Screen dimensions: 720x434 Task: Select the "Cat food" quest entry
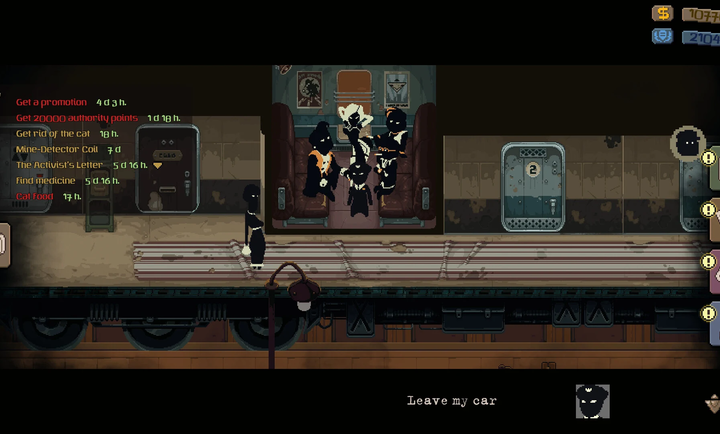pos(36,197)
